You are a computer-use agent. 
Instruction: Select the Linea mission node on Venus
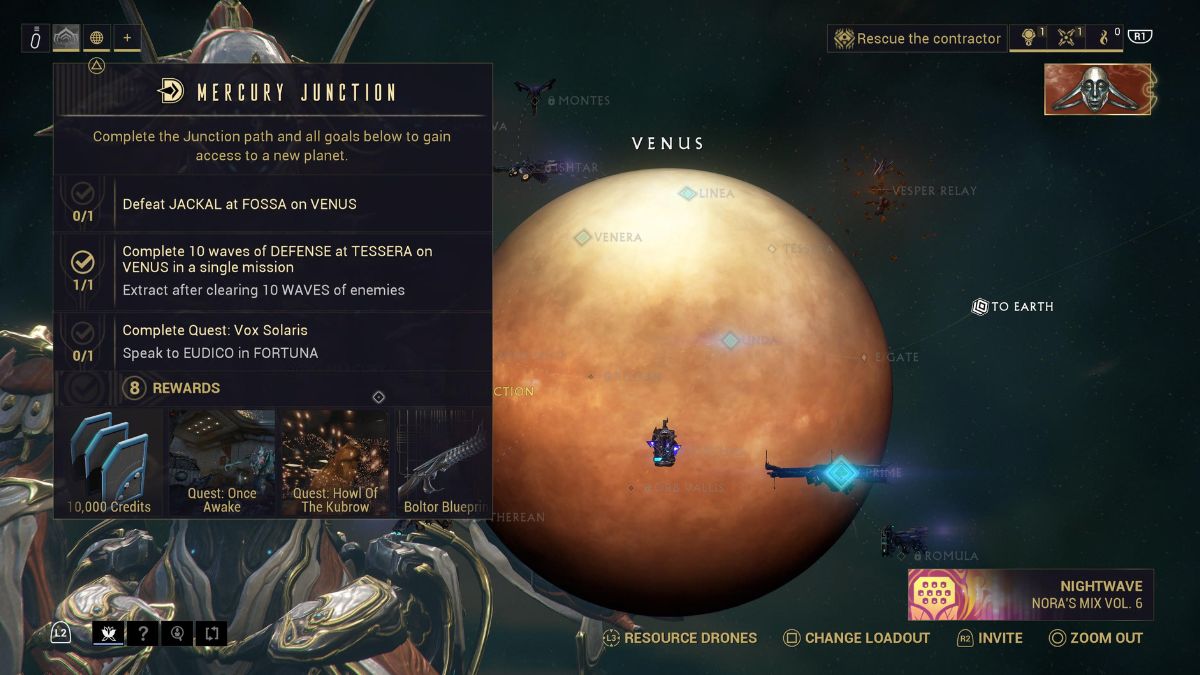688,193
